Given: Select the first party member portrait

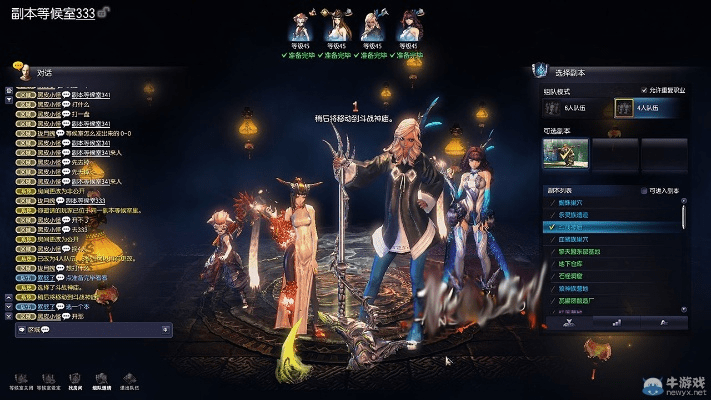Looking at the screenshot, I should tap(300, 25).
